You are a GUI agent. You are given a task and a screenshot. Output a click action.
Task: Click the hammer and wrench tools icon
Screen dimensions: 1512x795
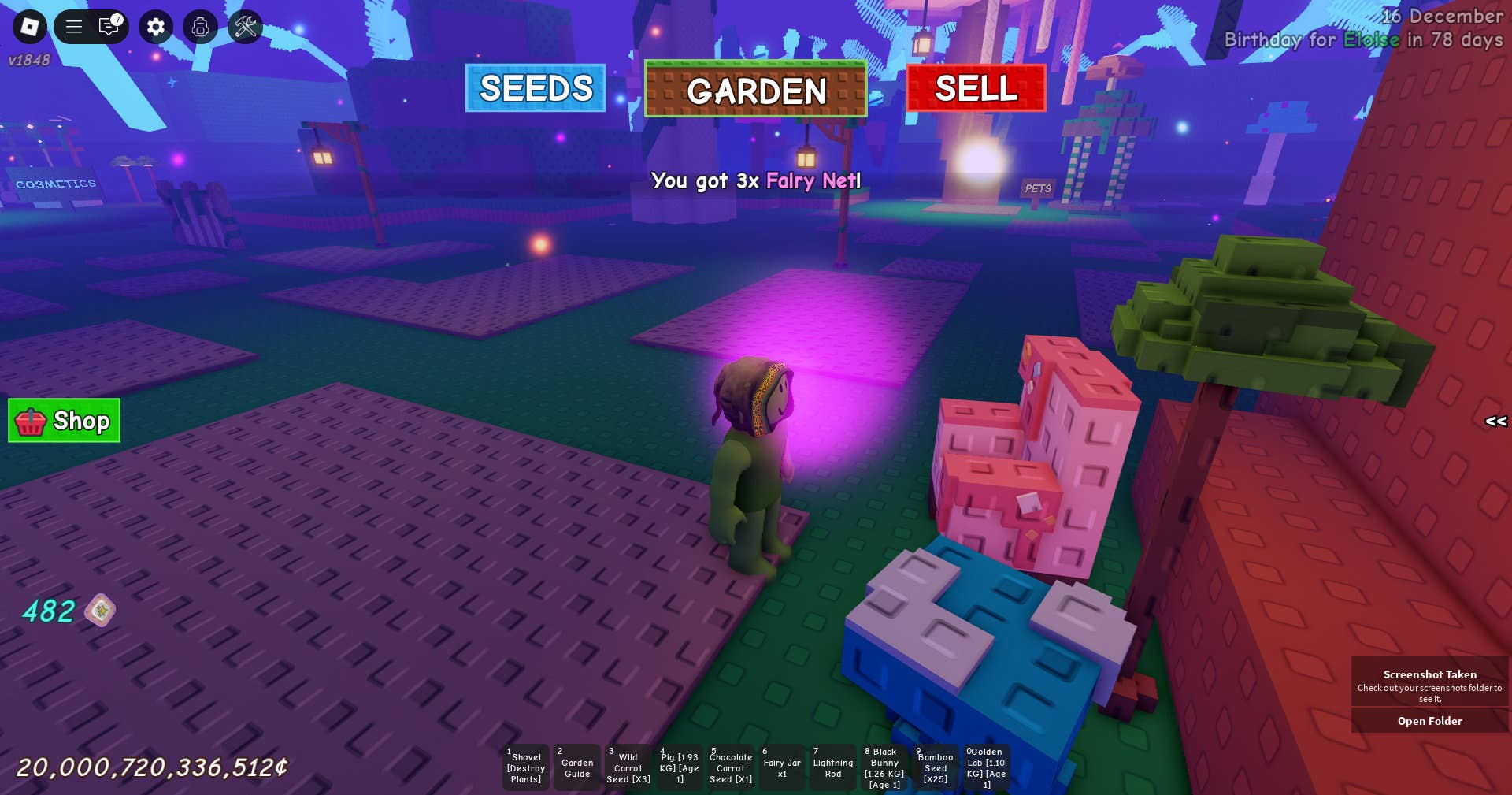point(245,27)
